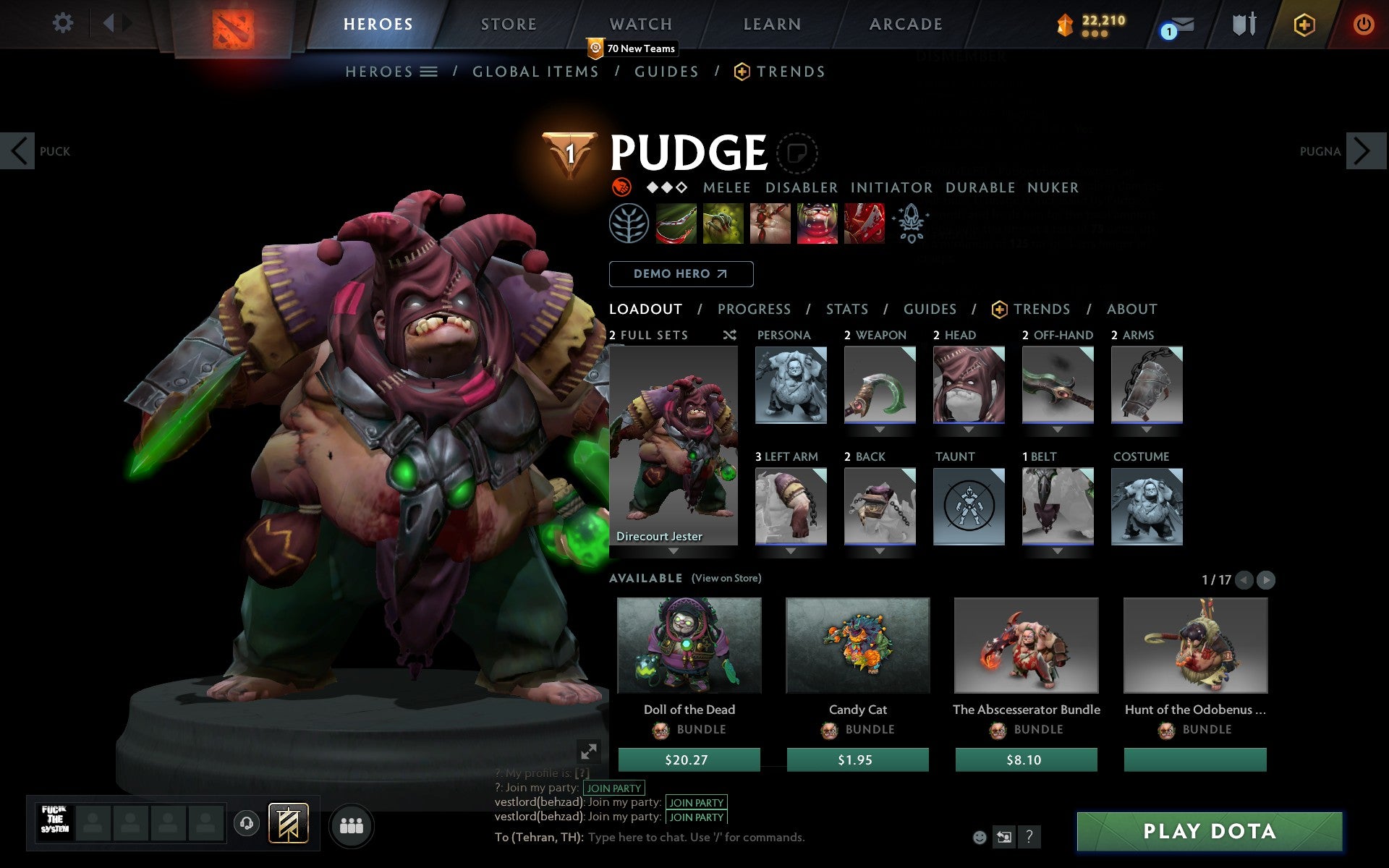Expand the Head slot dropdown arrow
This screenshot has height=868, width=1389.
[969, 429]
